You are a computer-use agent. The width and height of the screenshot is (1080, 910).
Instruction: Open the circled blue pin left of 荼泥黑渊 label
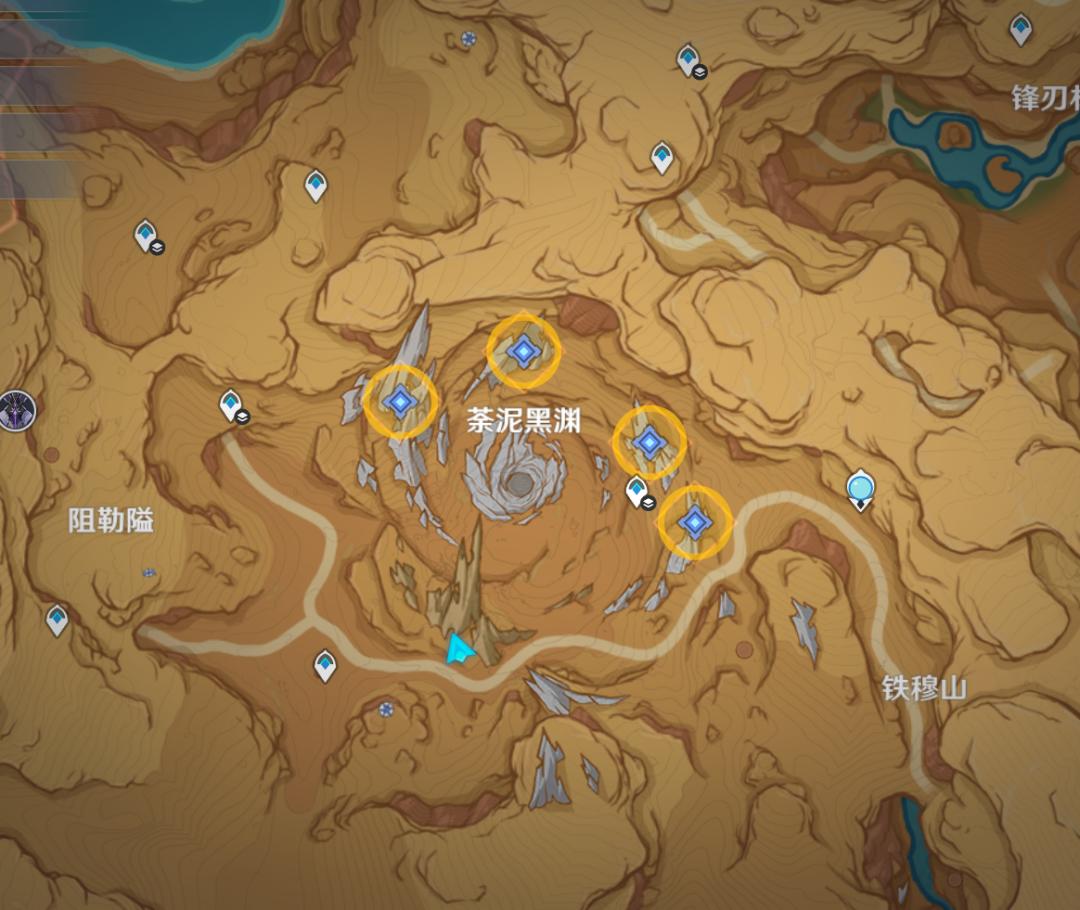pyautogui.click(x=400, y=401)
